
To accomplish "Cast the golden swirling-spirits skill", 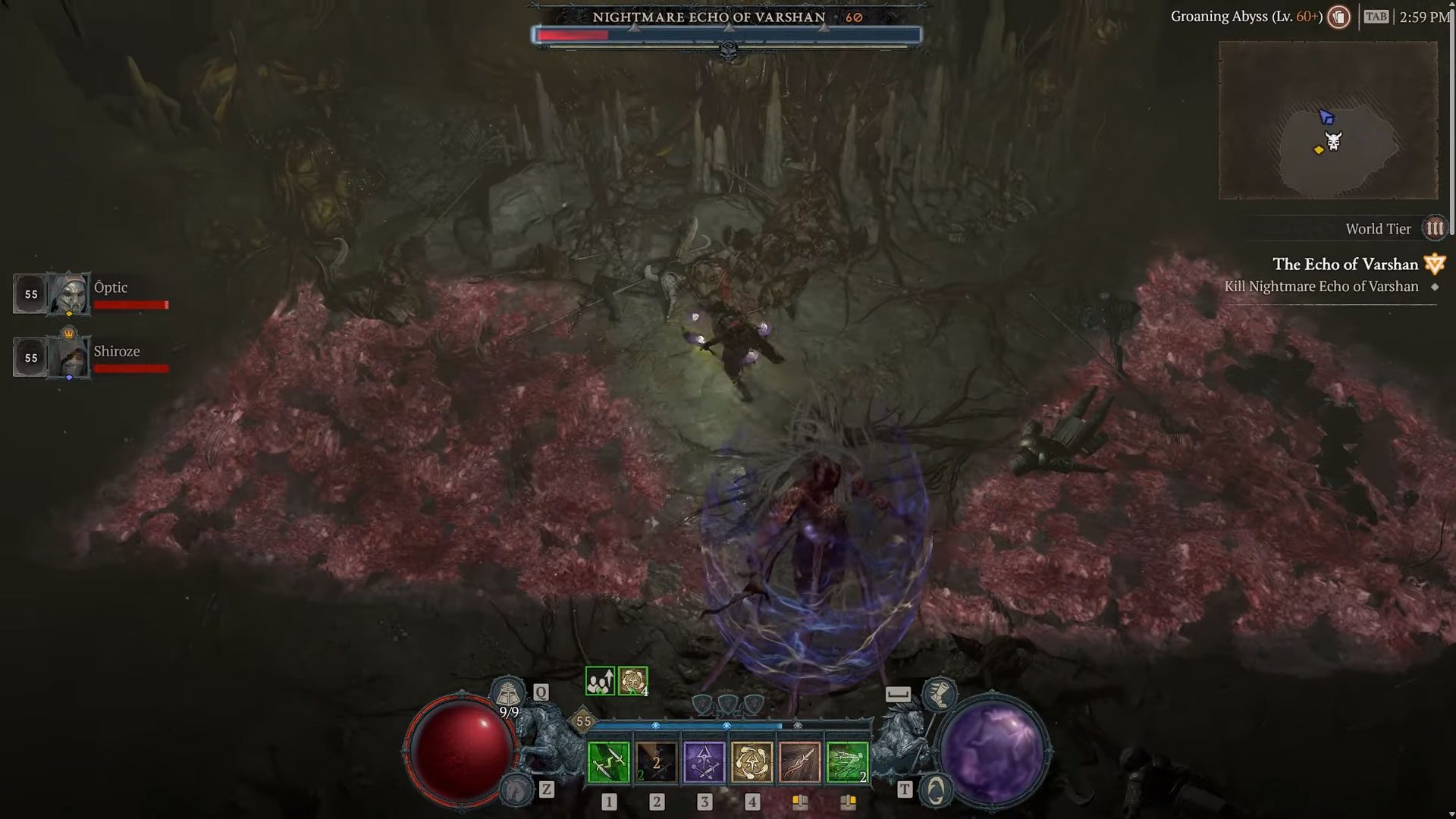I will pyautogui.click(x=752, y=762).
